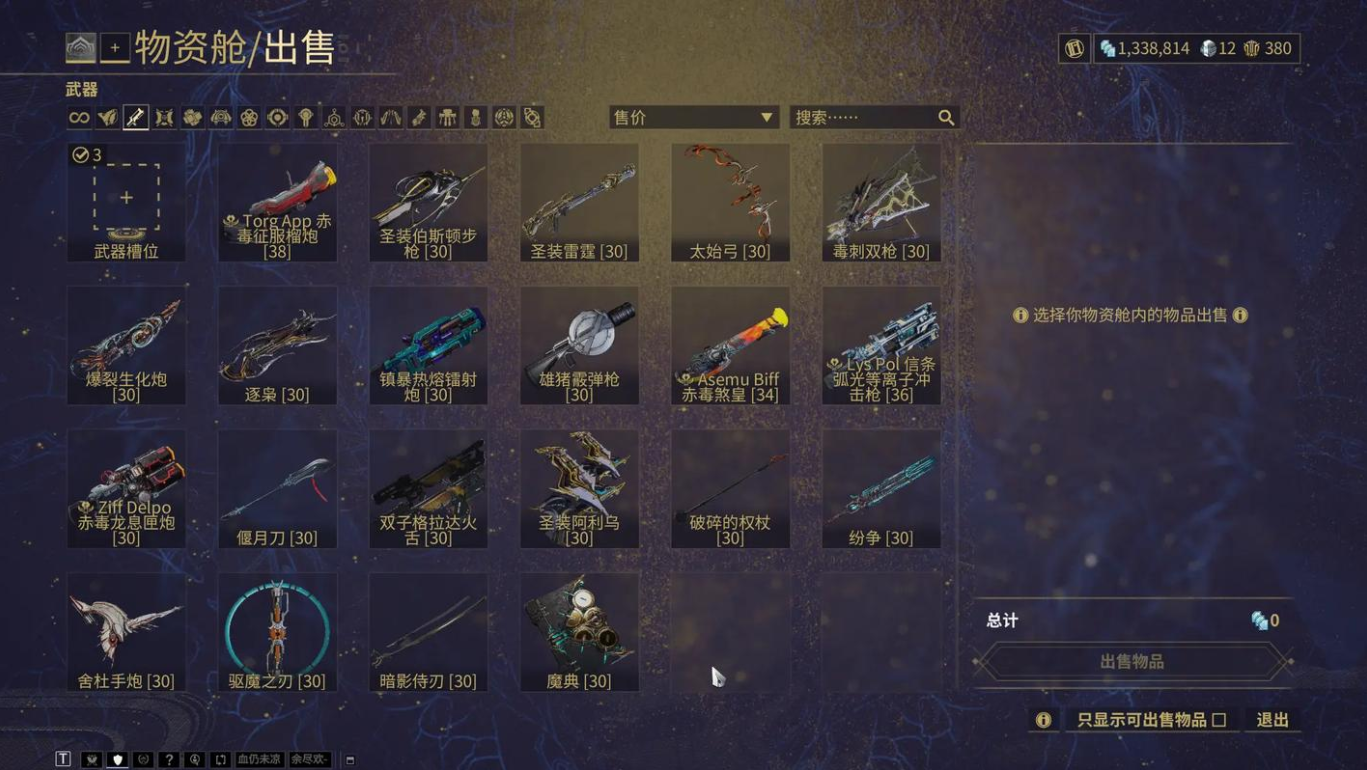1367x770 pixels.
Task: Click the moth-shaped weapon filter icon
Action: tap(164, 117)
